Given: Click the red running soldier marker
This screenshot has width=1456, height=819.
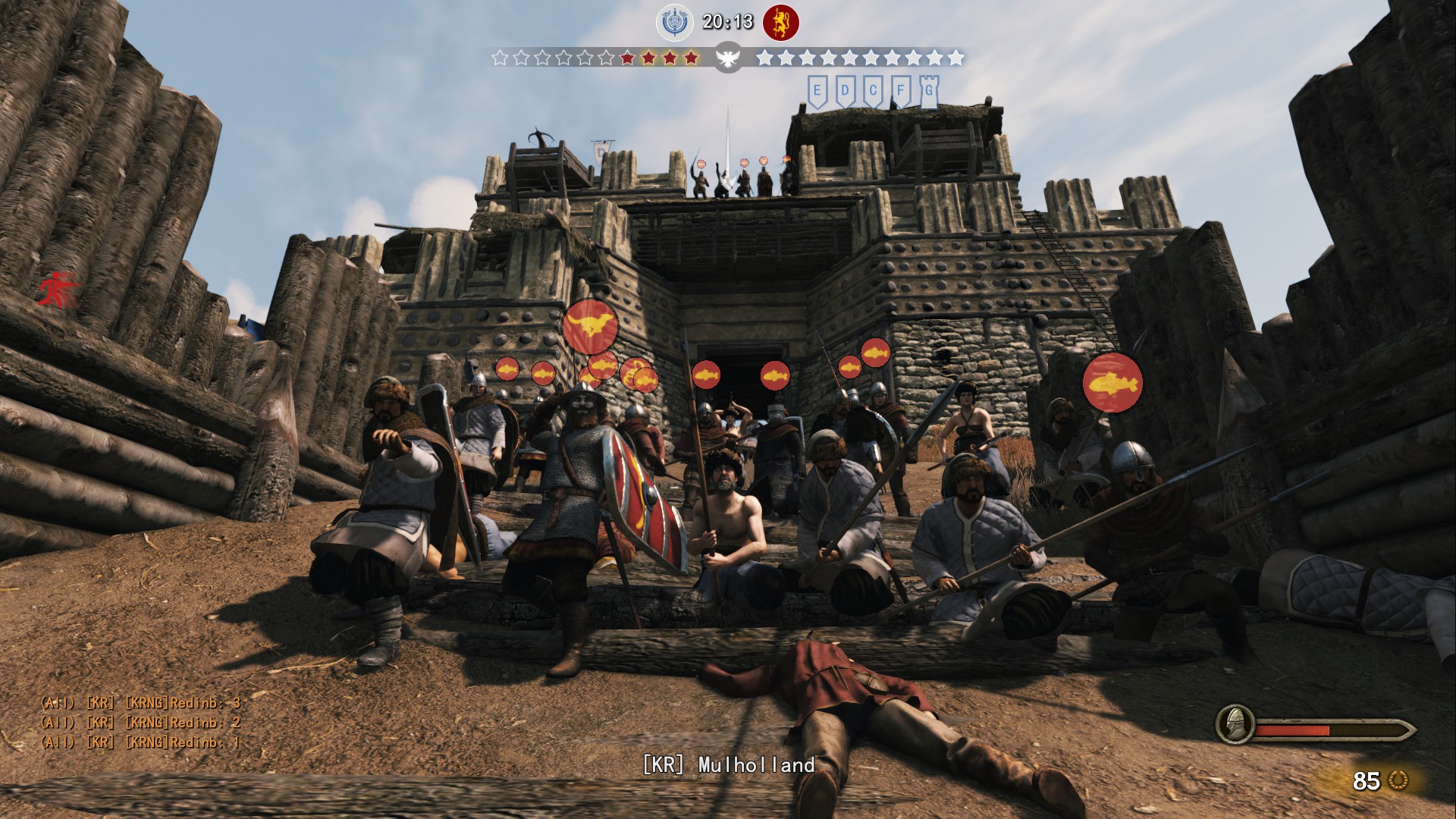Looking at the screenshot, I should point(58,288).
